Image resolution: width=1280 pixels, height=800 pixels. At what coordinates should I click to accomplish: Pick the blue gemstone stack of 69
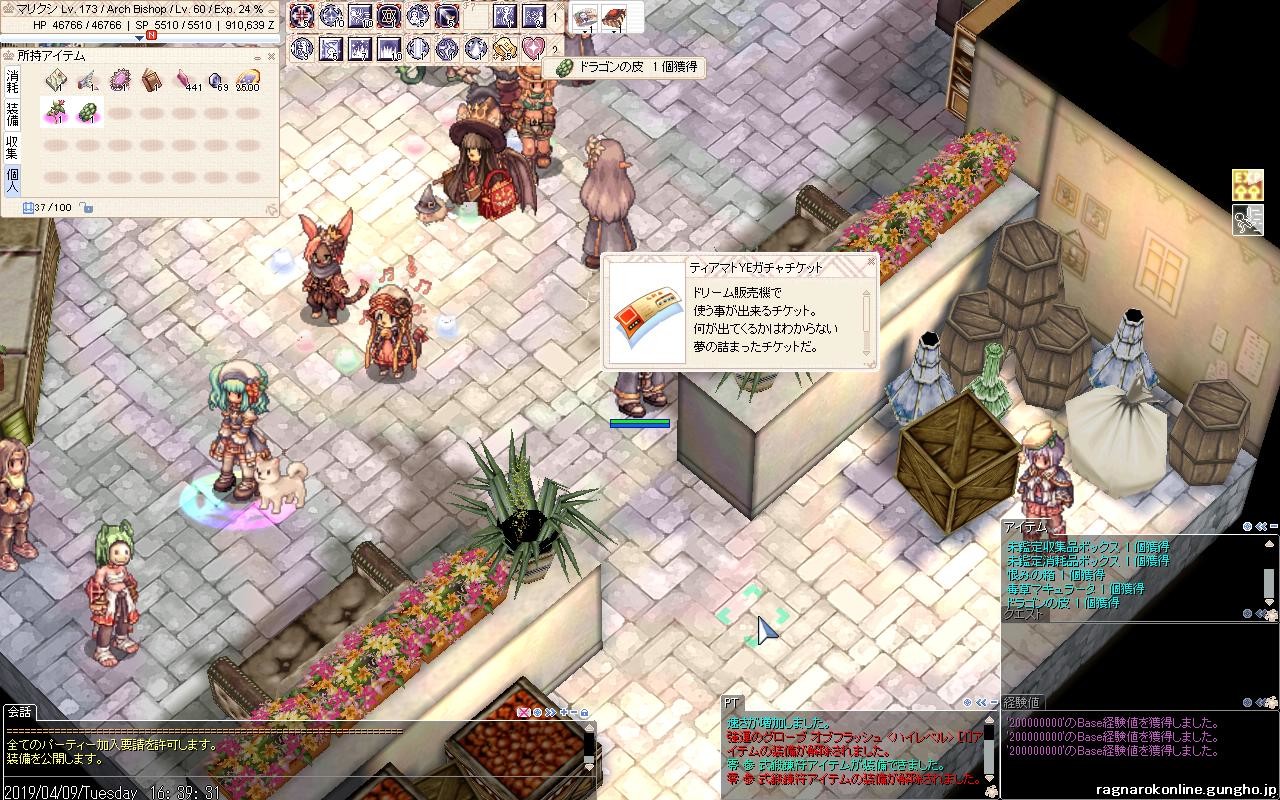tap(216, 80)
